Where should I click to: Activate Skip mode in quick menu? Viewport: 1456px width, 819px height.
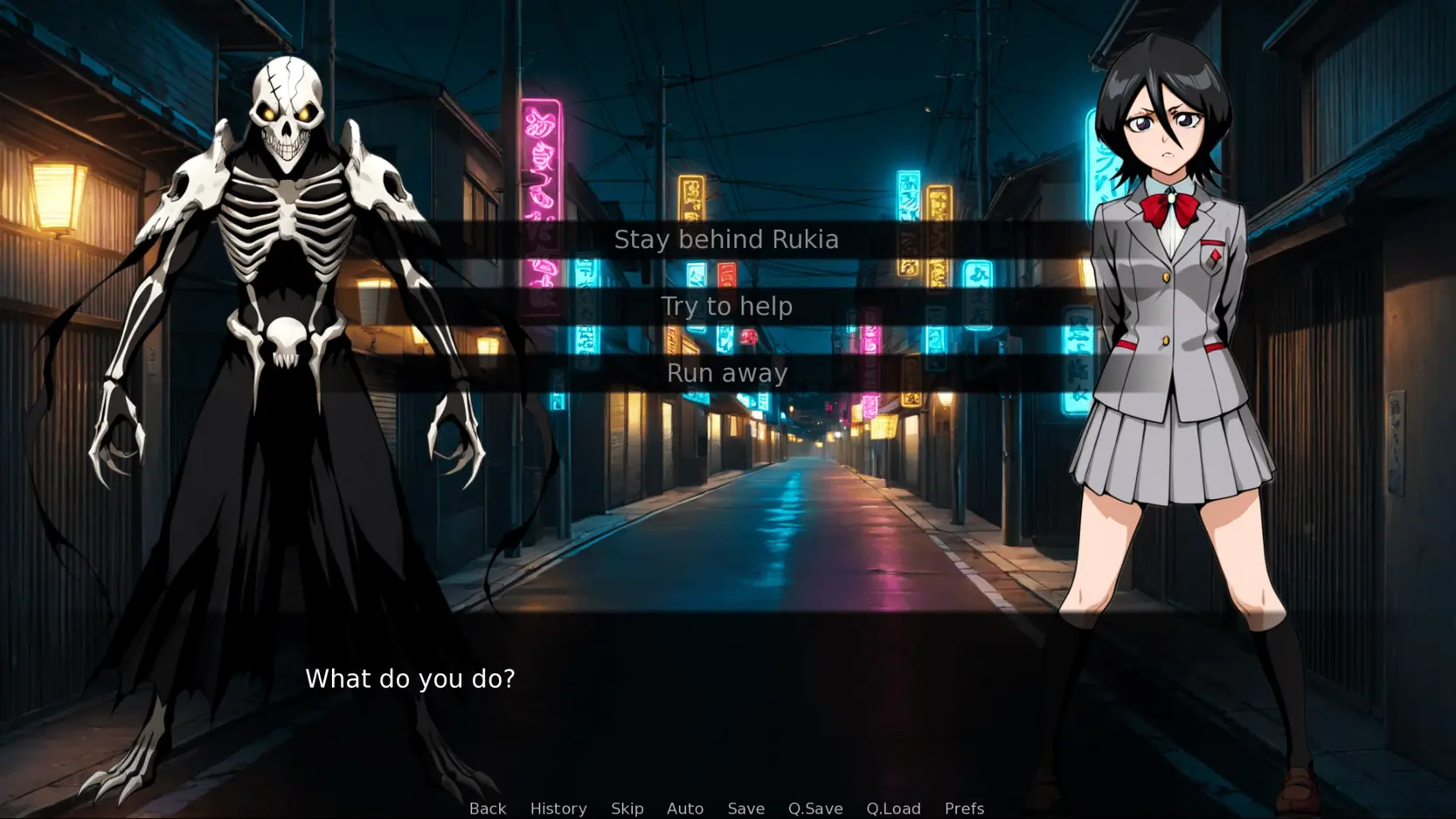[627, 809]
